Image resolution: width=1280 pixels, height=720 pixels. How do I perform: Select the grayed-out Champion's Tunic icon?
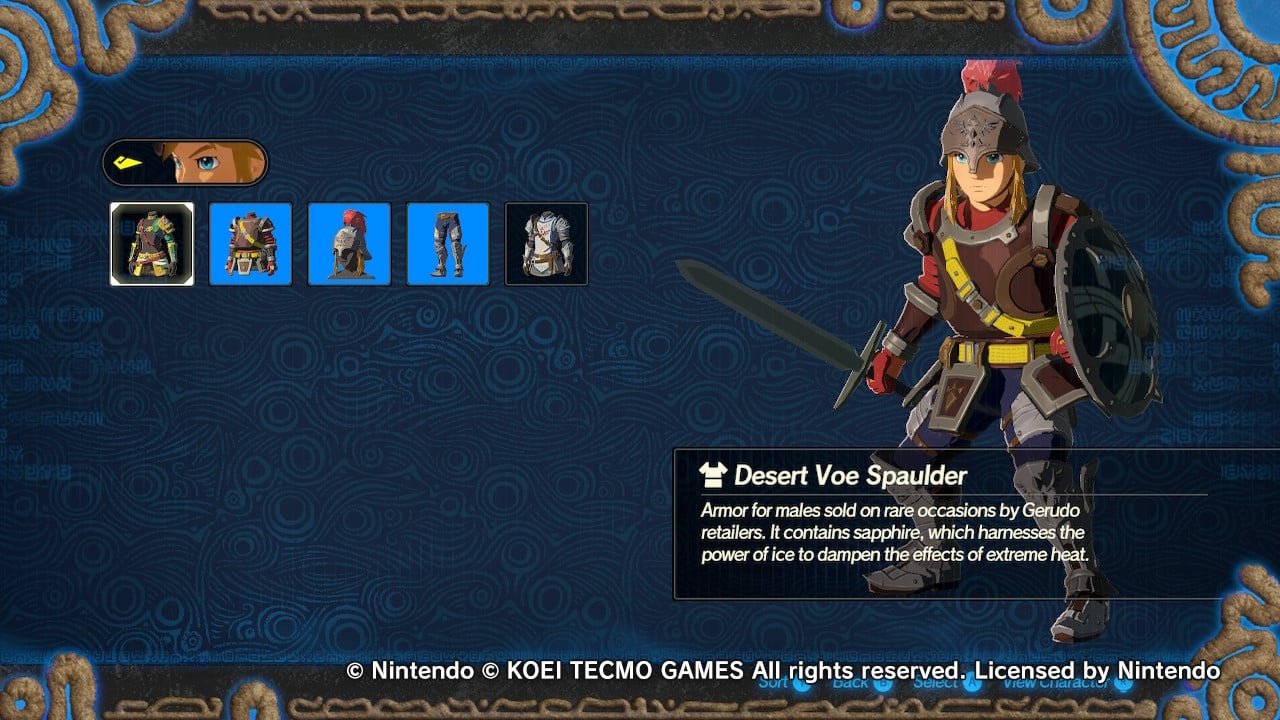(x=547, y=243)
